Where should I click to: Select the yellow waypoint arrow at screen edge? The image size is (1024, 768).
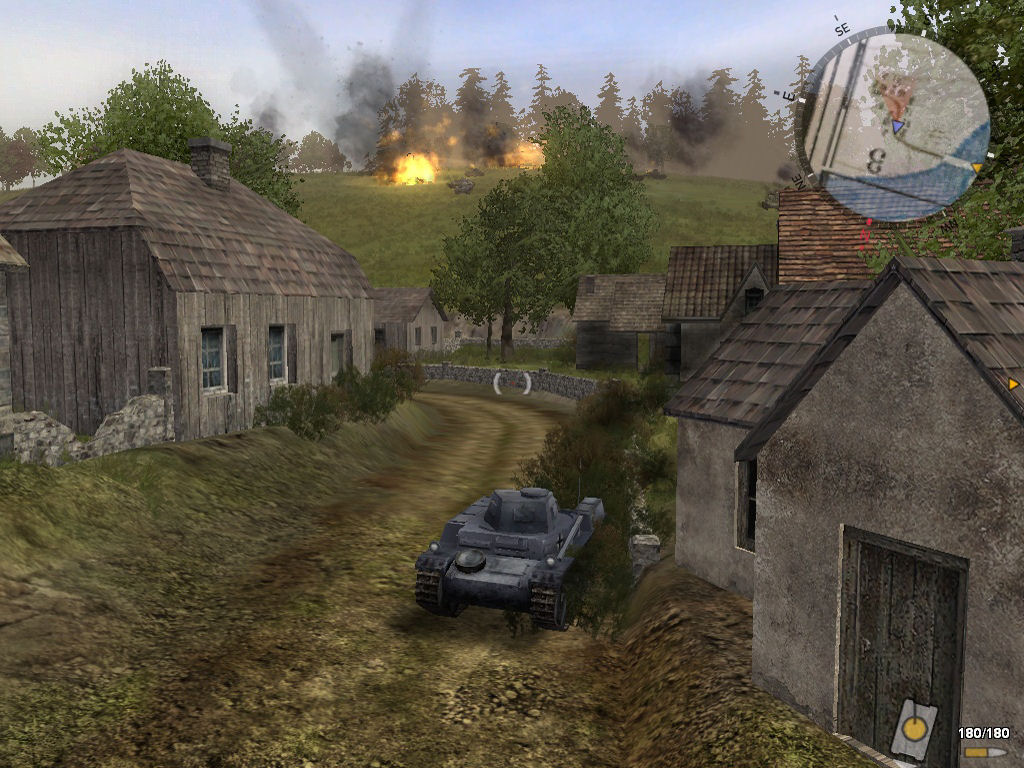tap(1013, 384)
